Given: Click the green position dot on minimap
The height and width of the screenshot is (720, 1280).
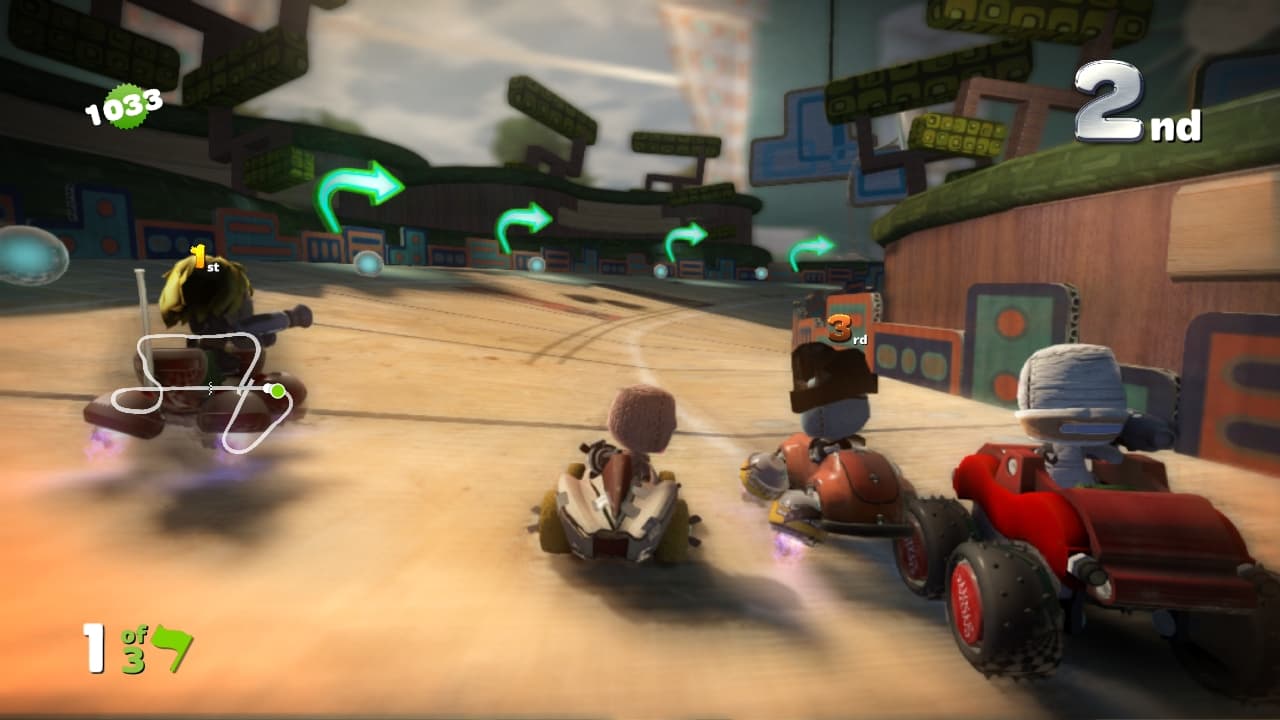Looking at the screenshot, I should point(275,392).
